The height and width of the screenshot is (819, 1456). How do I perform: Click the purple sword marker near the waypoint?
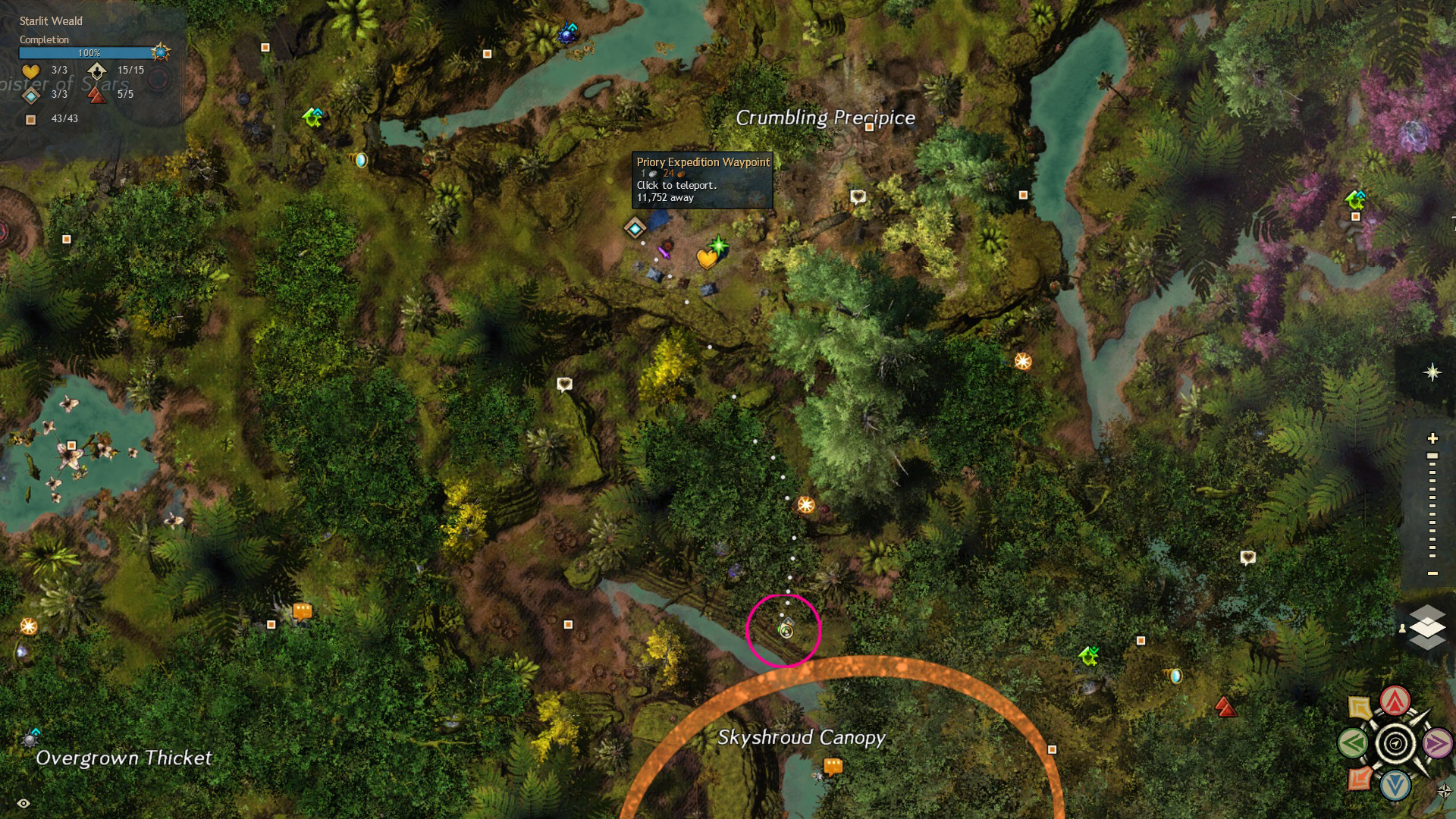pos(665,251)
